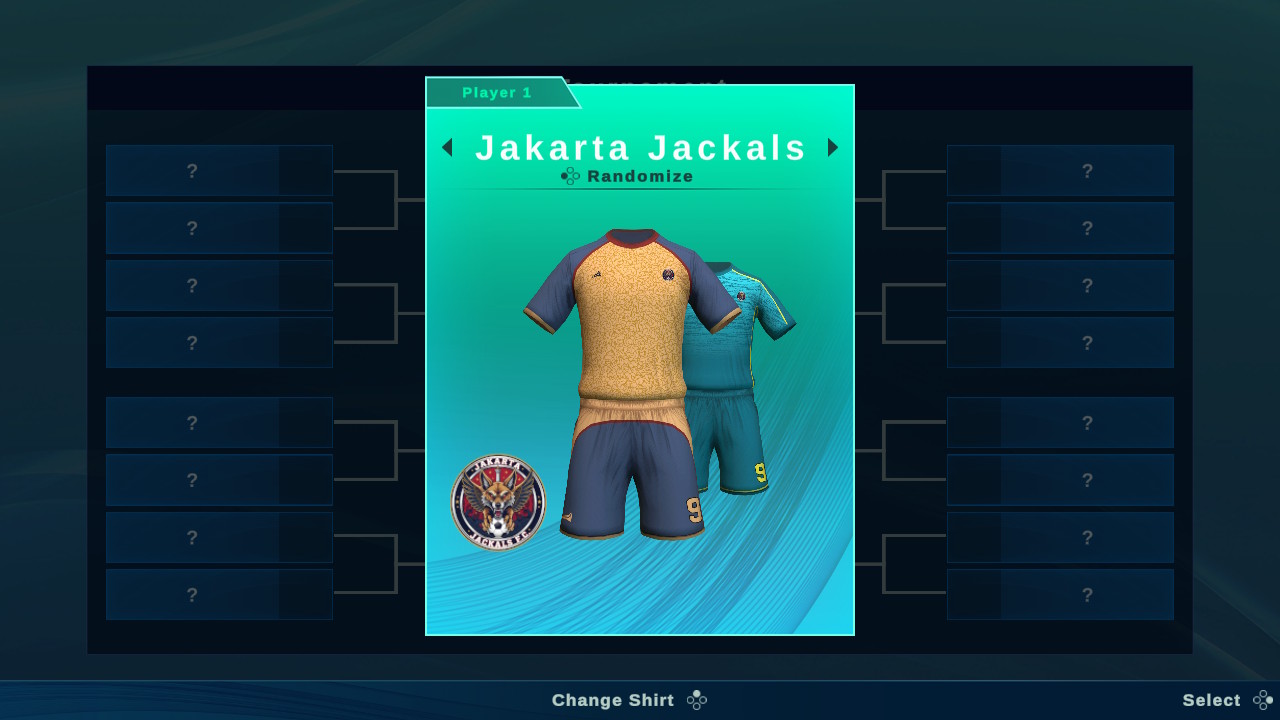The image size is (1280, 720).
Task: Click the bottom-right bracket slot
Action: (x=1087, y=594)
